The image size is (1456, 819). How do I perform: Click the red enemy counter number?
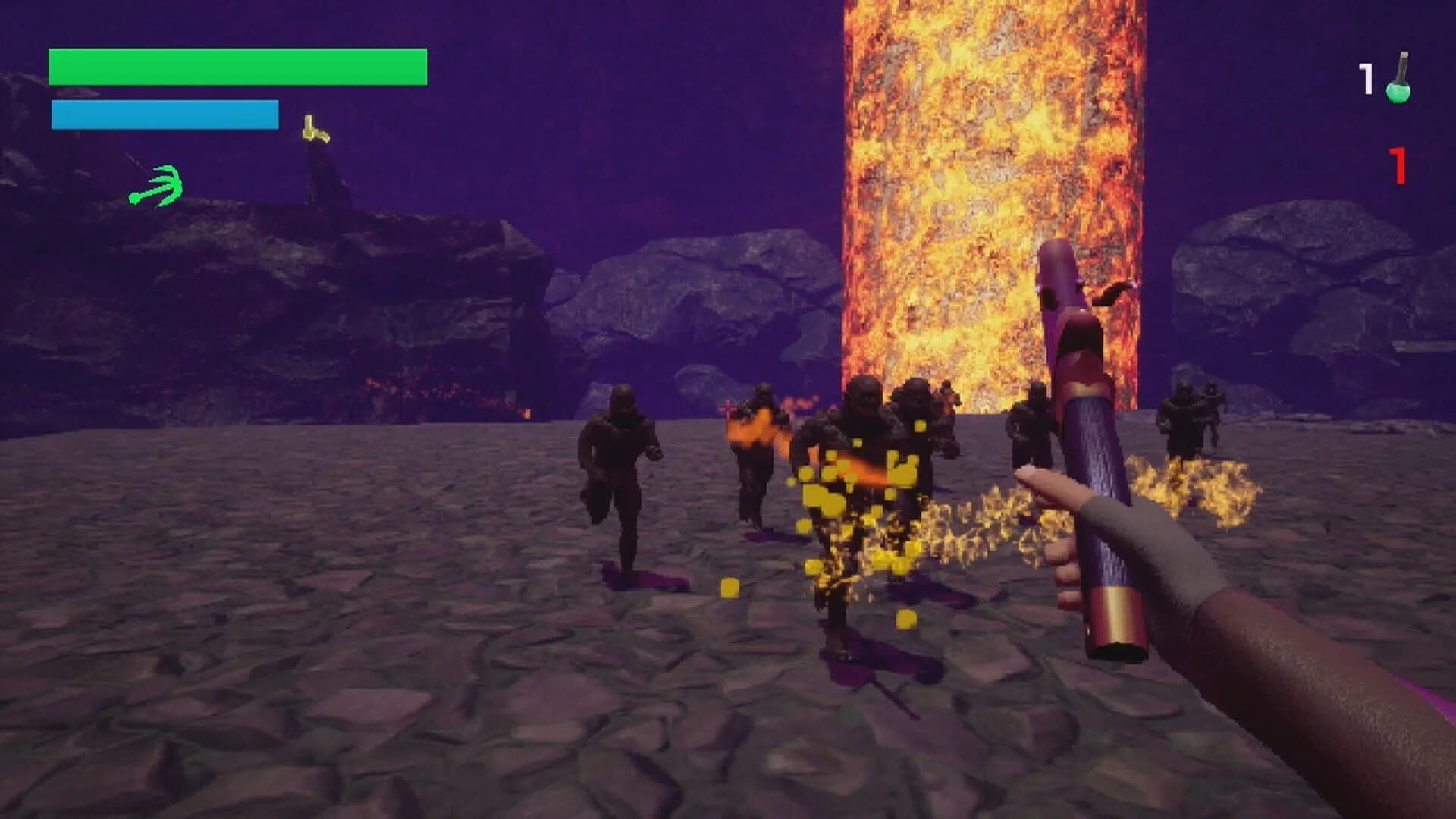(x=1398, y=165)
